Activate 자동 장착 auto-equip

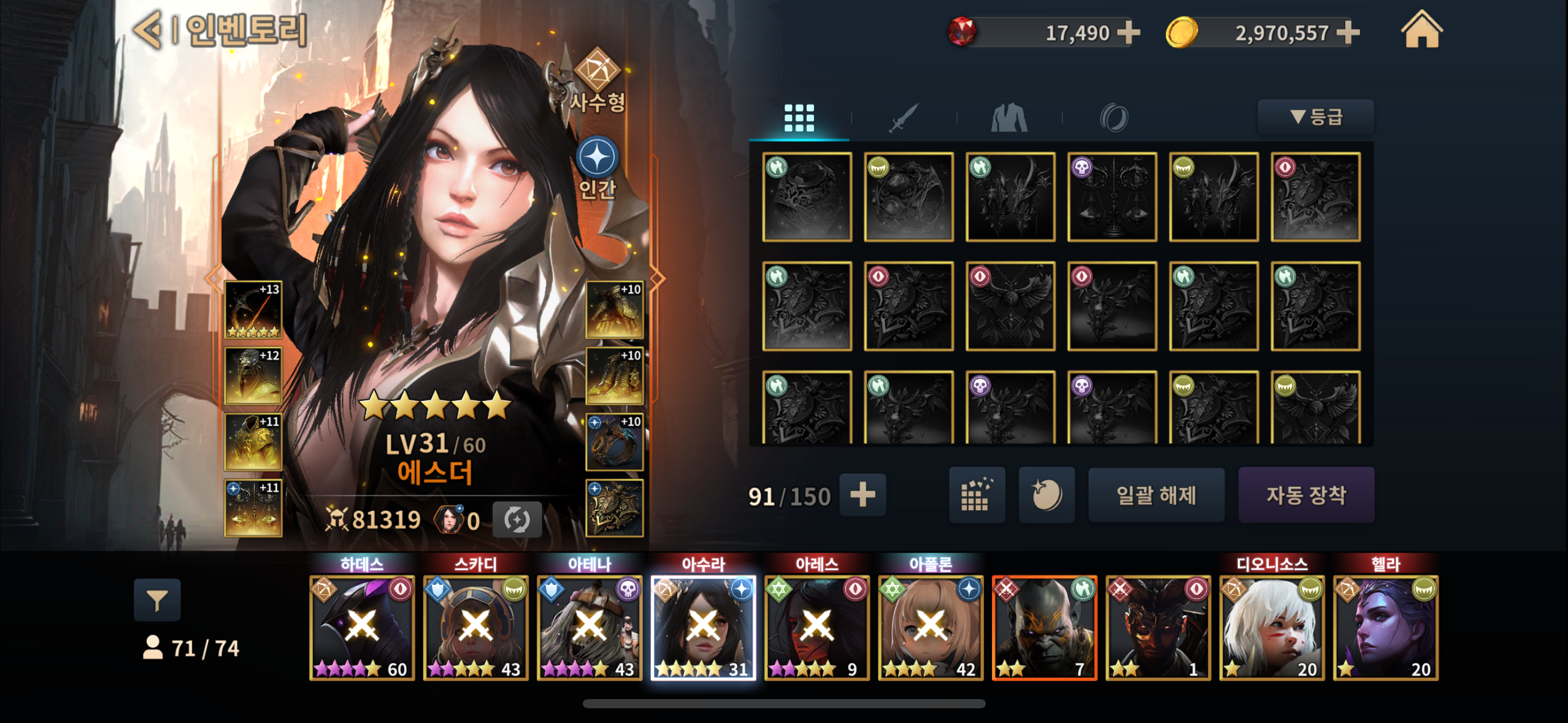coord(1306,495)
